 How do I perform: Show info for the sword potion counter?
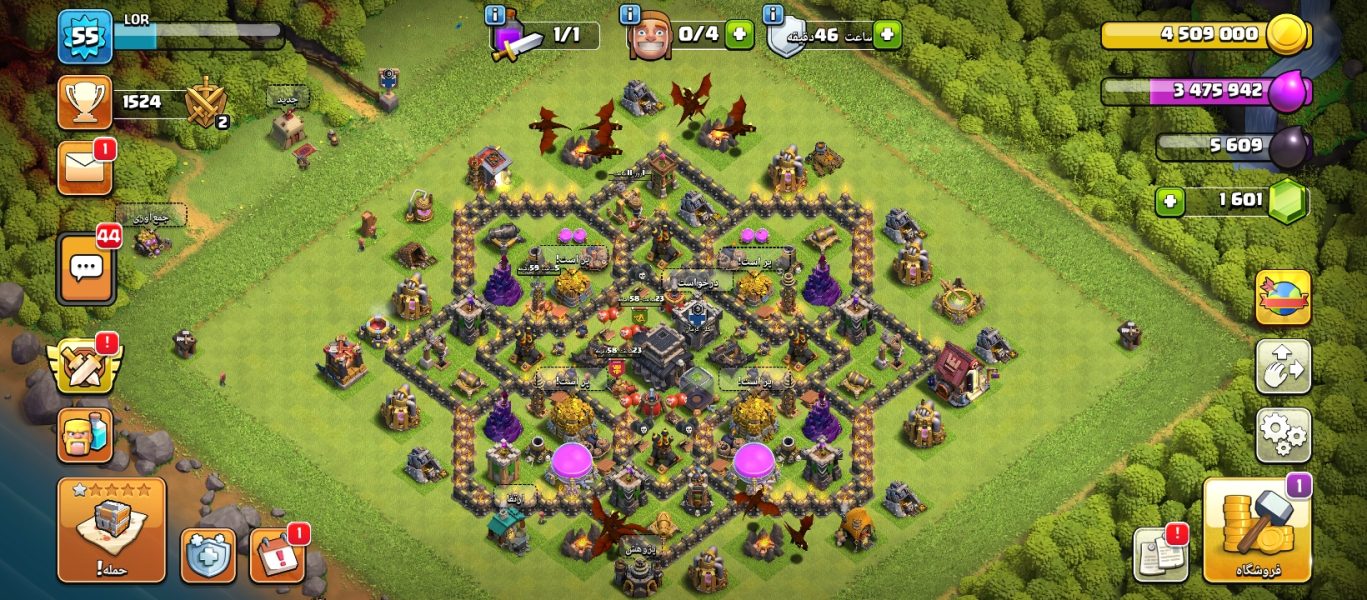pos(494,14)
